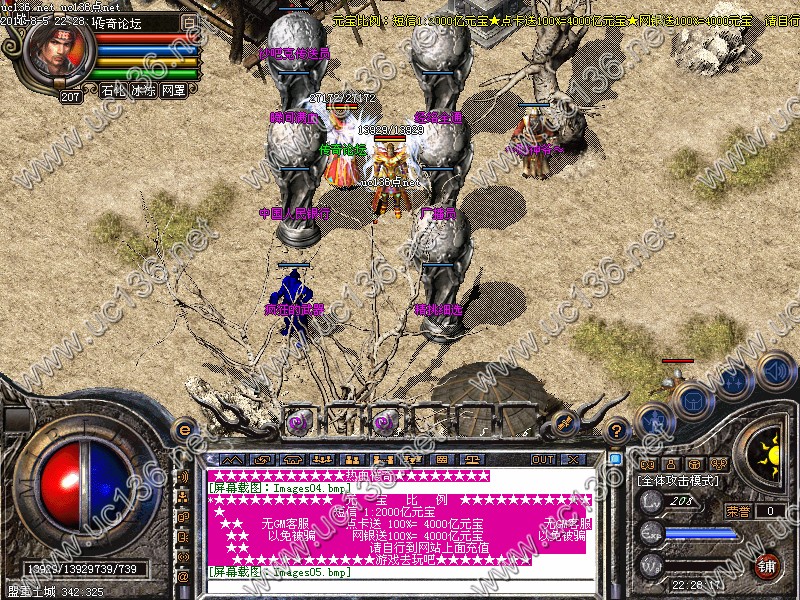Image resolution: width=800 pixels, height=600 pixels.
Task: Toggle the 石化 status button
Action: pyautogui.click(x=112, y=90)
